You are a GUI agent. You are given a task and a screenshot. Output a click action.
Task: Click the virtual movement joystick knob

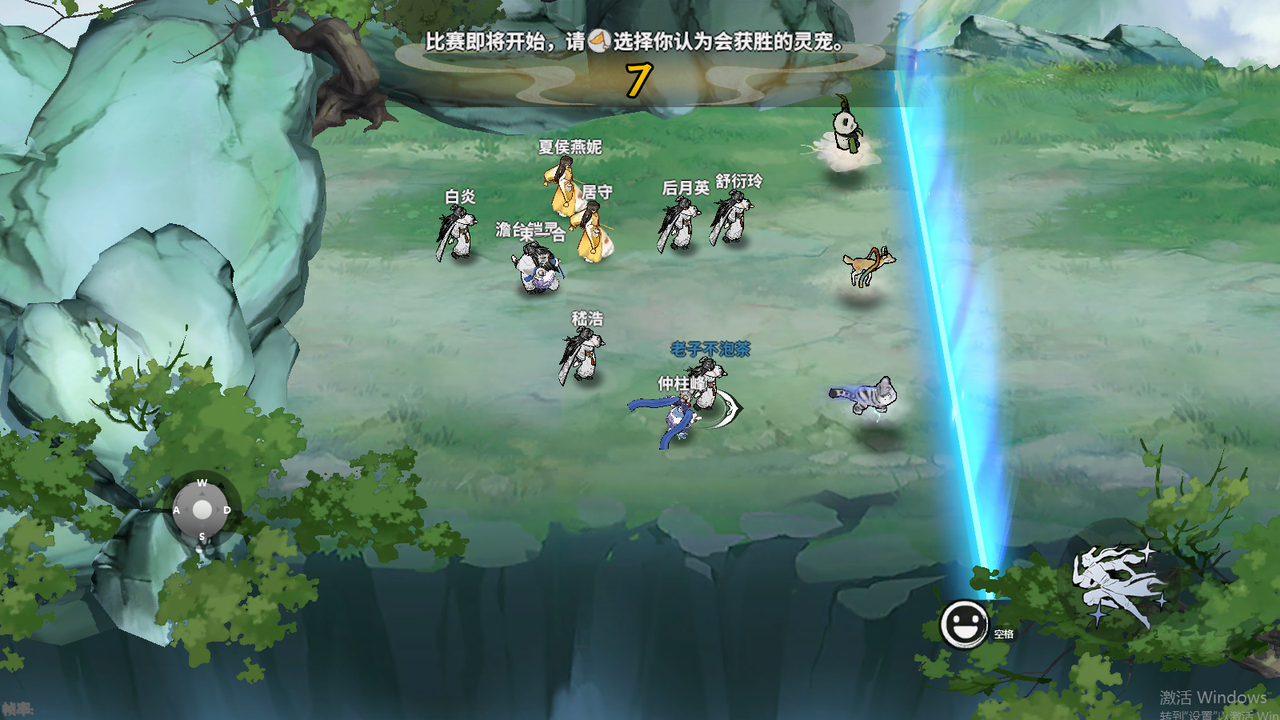point(202,510)
